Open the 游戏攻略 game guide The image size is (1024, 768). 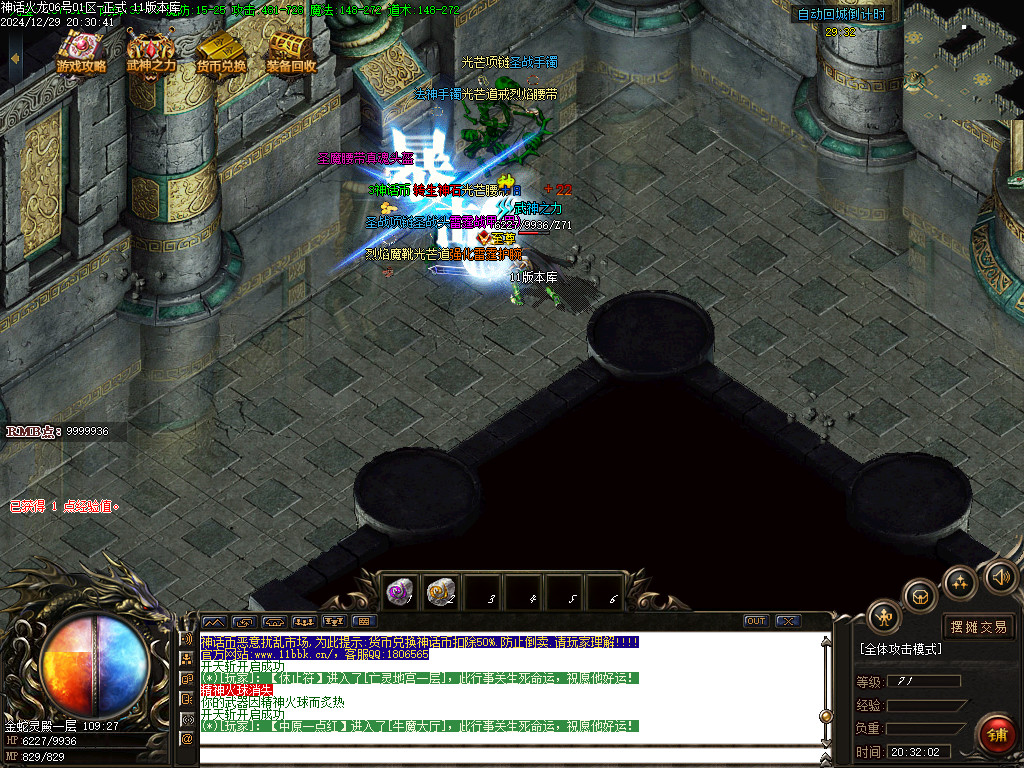(82, 52)
